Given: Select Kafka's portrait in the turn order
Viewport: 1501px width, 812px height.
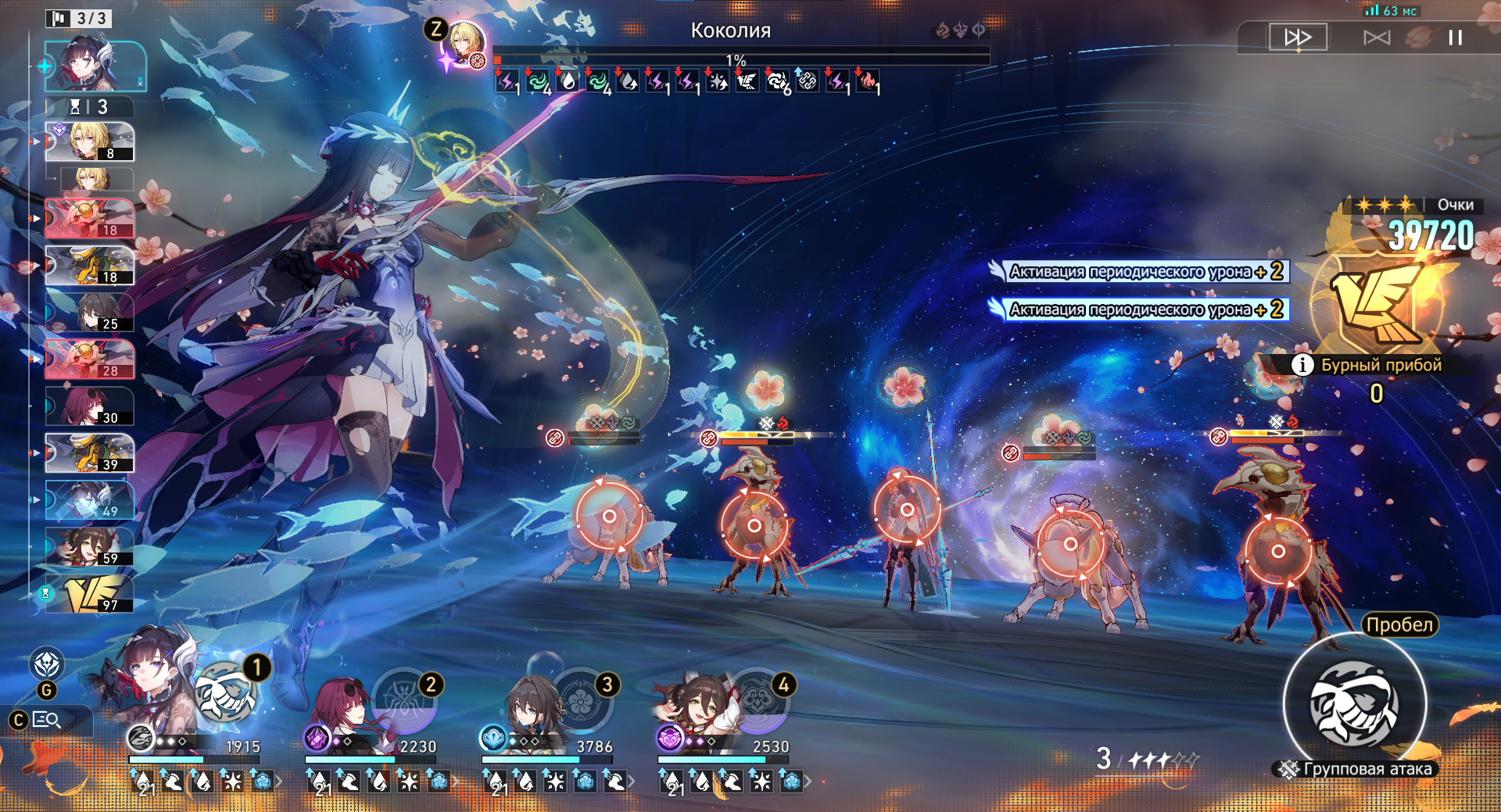Looking at the screenshot, I should tap(89, 406).
